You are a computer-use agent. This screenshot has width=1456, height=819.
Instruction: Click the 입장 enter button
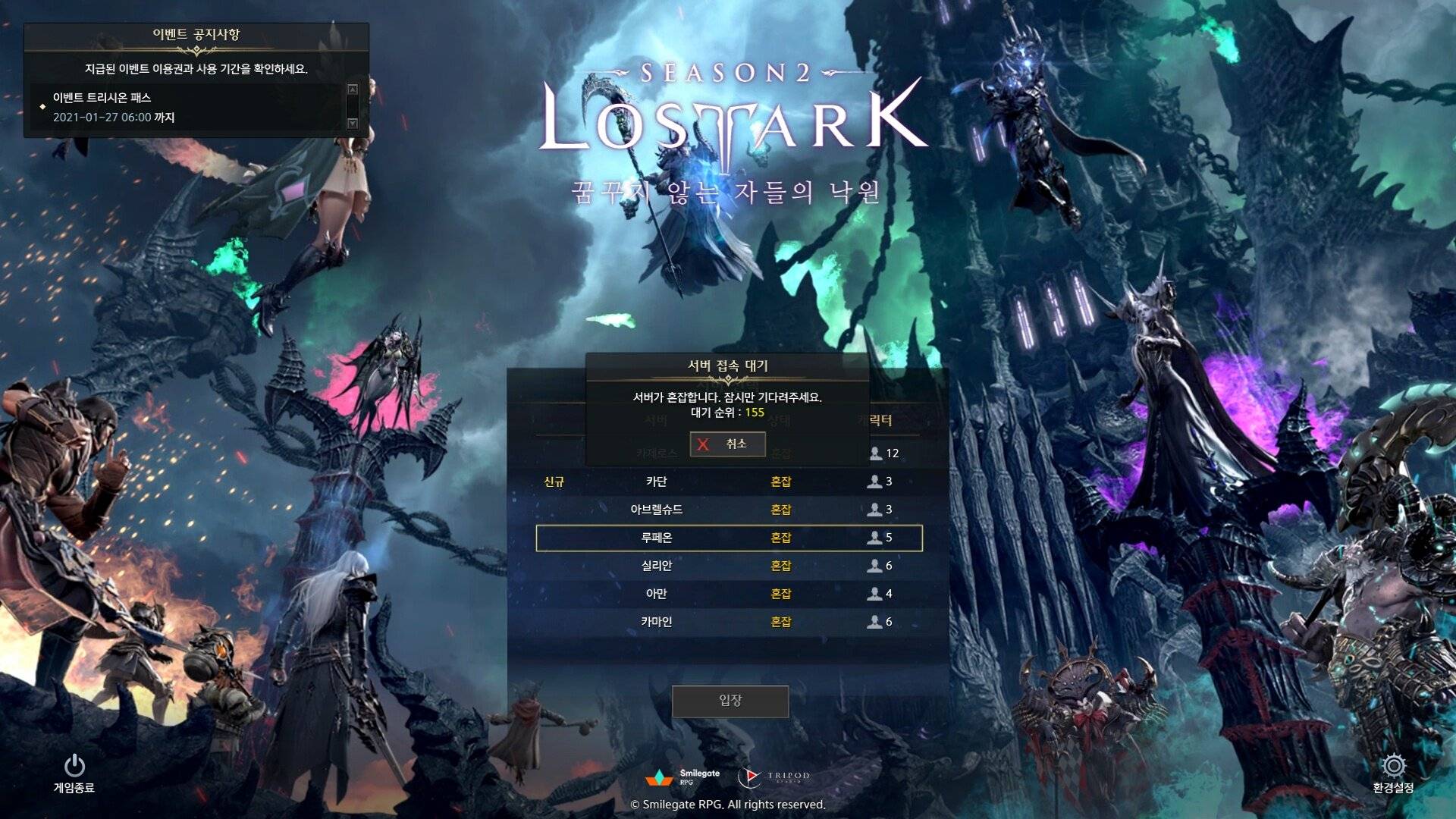coord(730,701)
